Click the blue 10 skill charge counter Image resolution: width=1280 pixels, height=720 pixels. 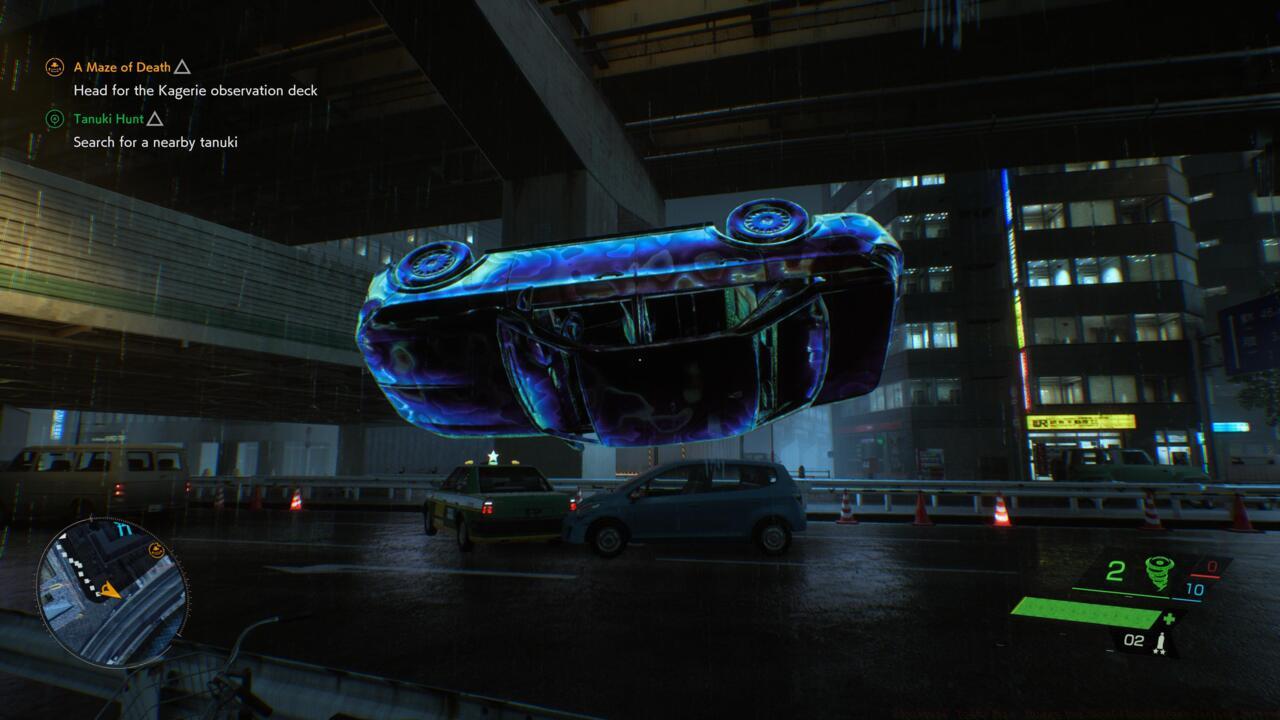(x=1195, y=589)
